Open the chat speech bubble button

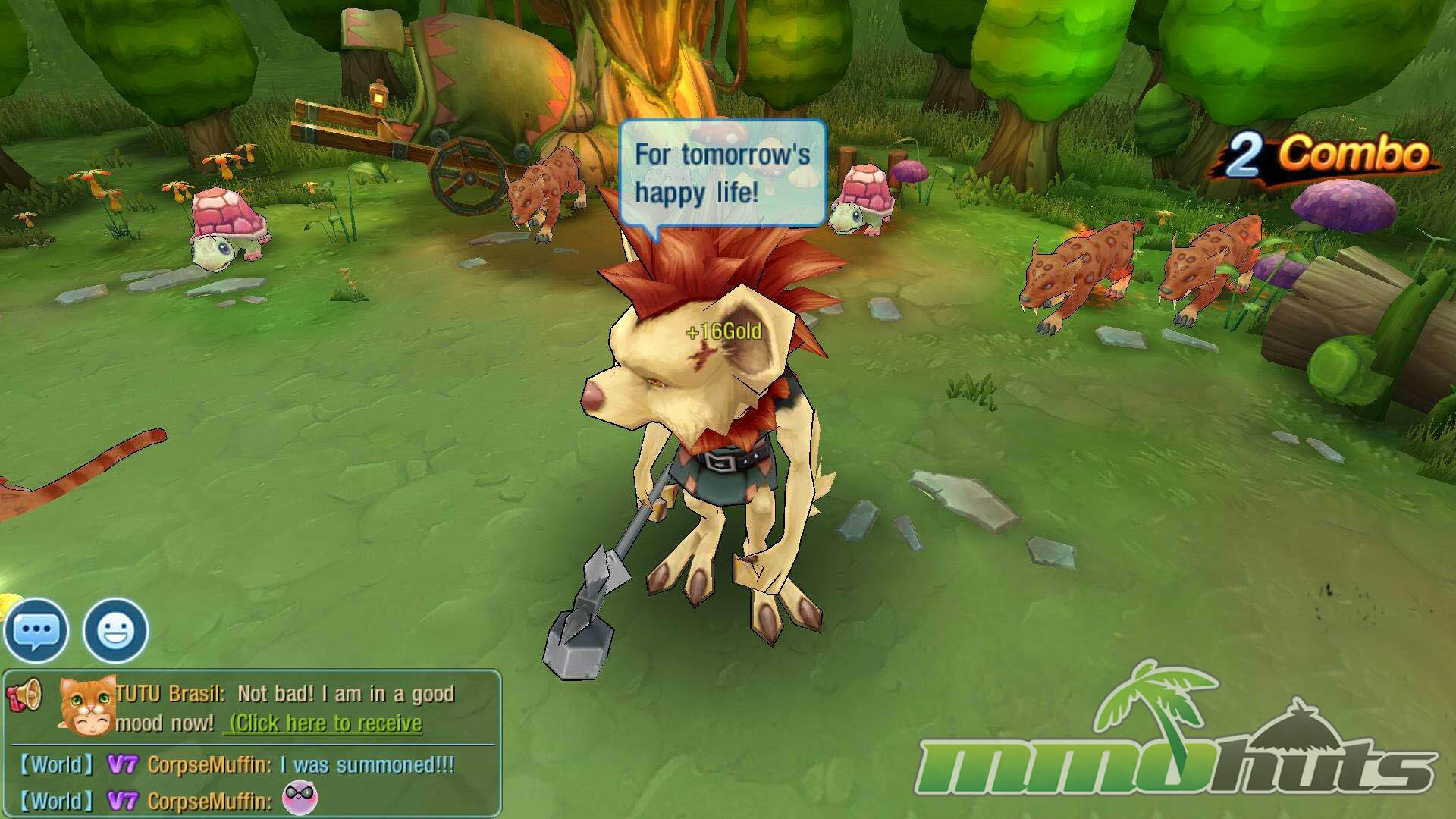(x=36, y=631)
